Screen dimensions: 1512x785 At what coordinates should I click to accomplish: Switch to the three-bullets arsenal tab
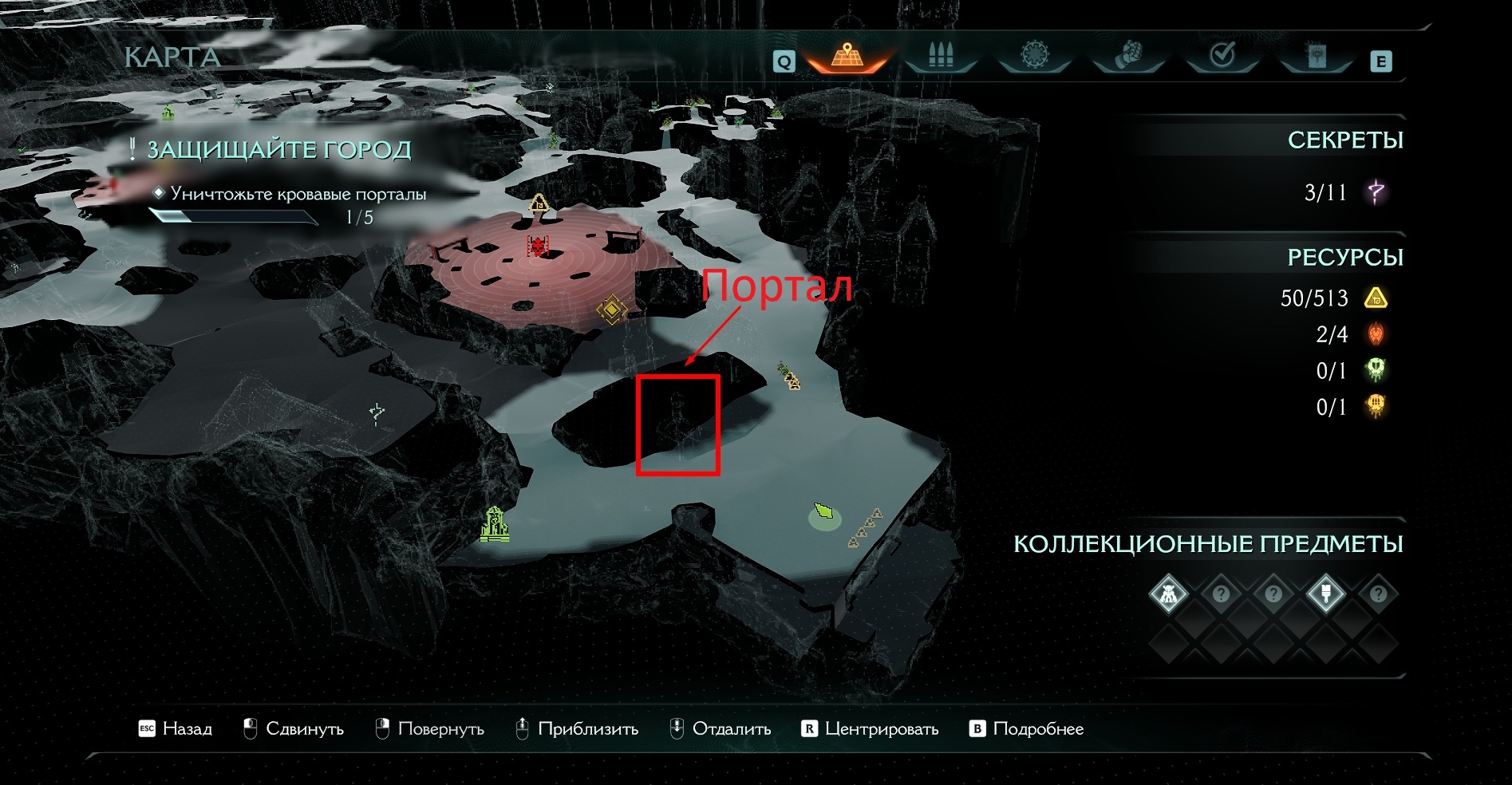pos(942,56)
